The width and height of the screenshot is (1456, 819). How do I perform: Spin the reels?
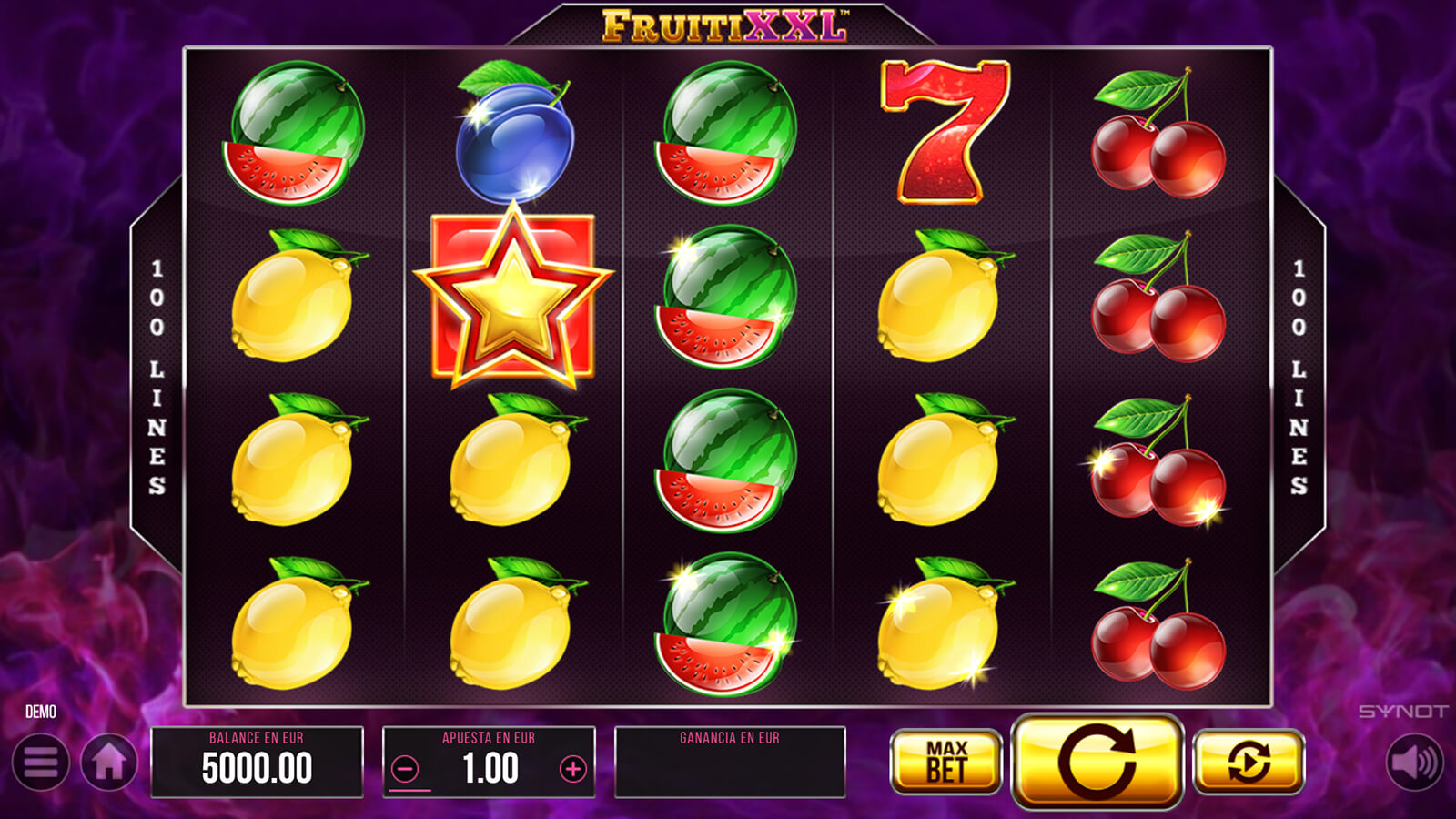tap(1097, 762)
